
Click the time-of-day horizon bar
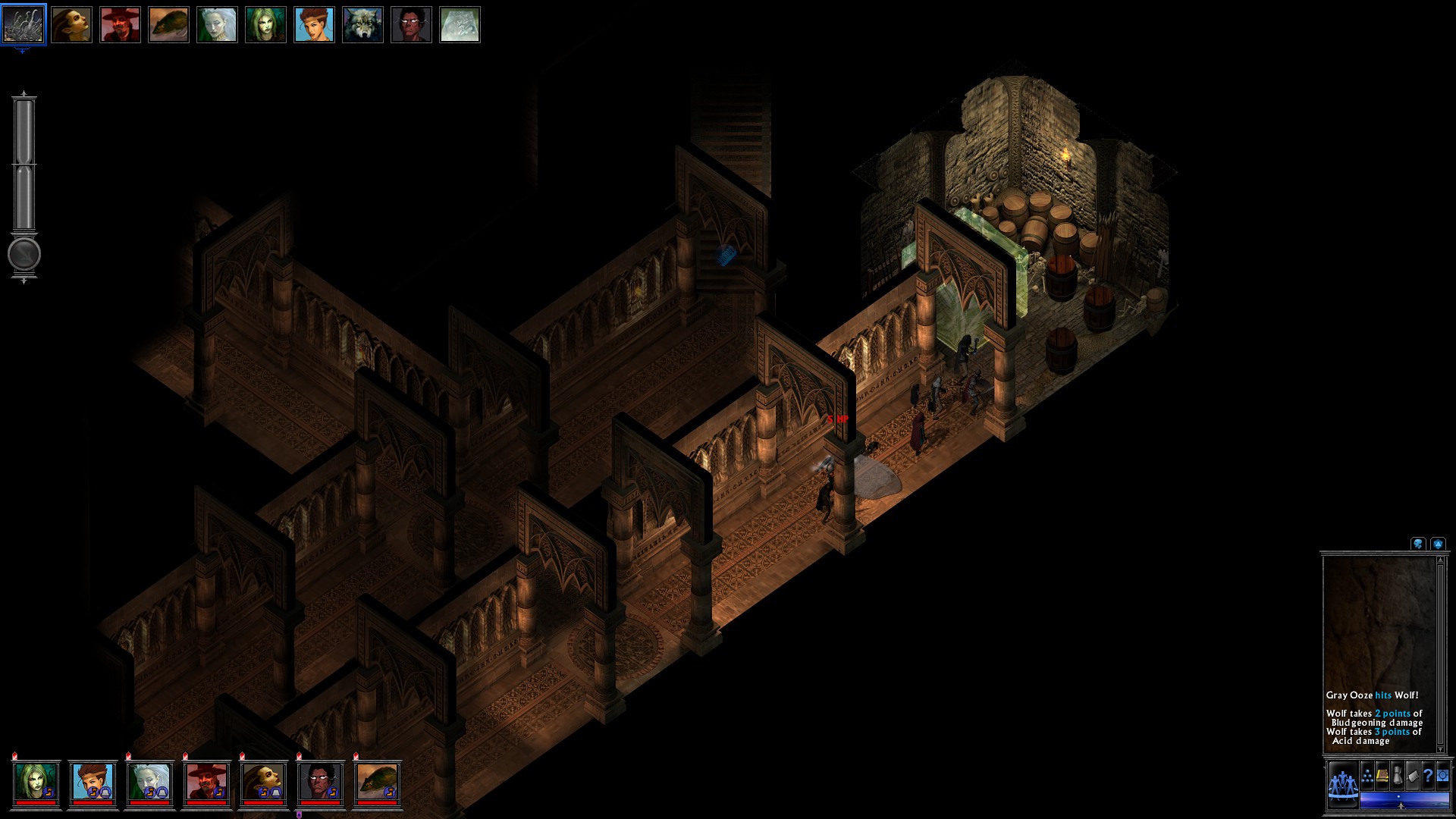click(1404, 802)
